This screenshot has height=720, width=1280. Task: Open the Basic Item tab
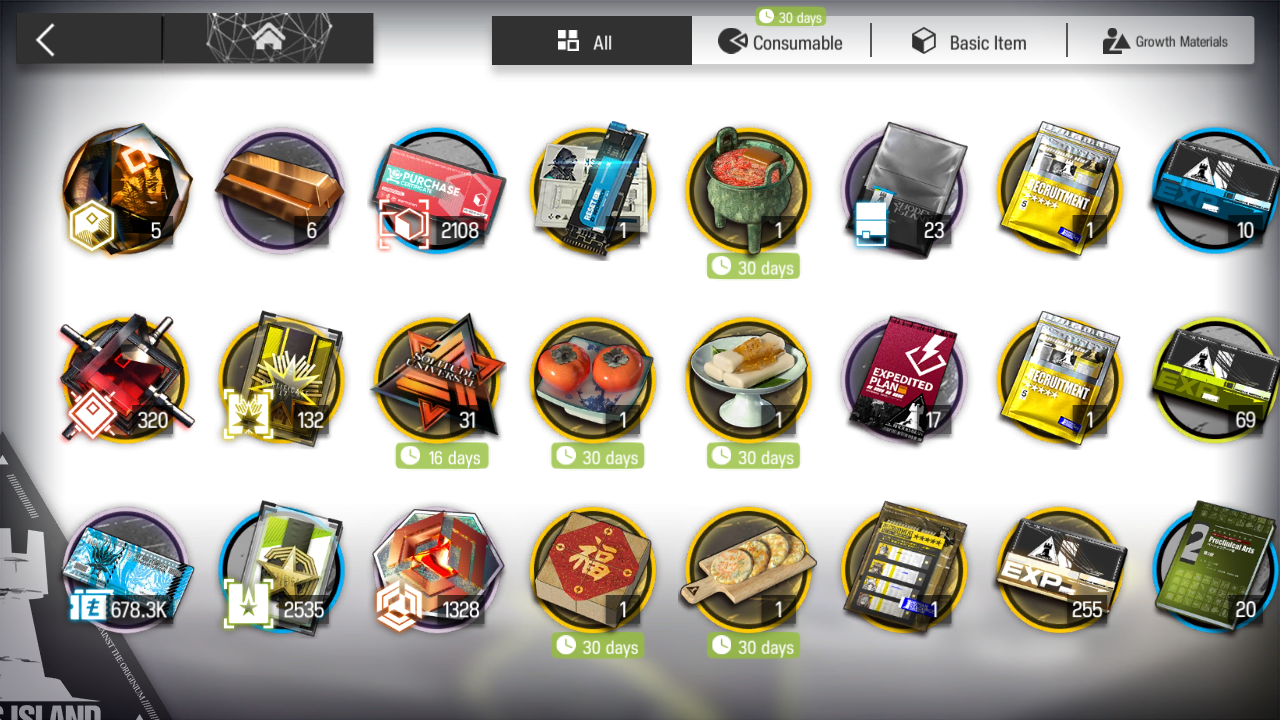coord(968,41)
